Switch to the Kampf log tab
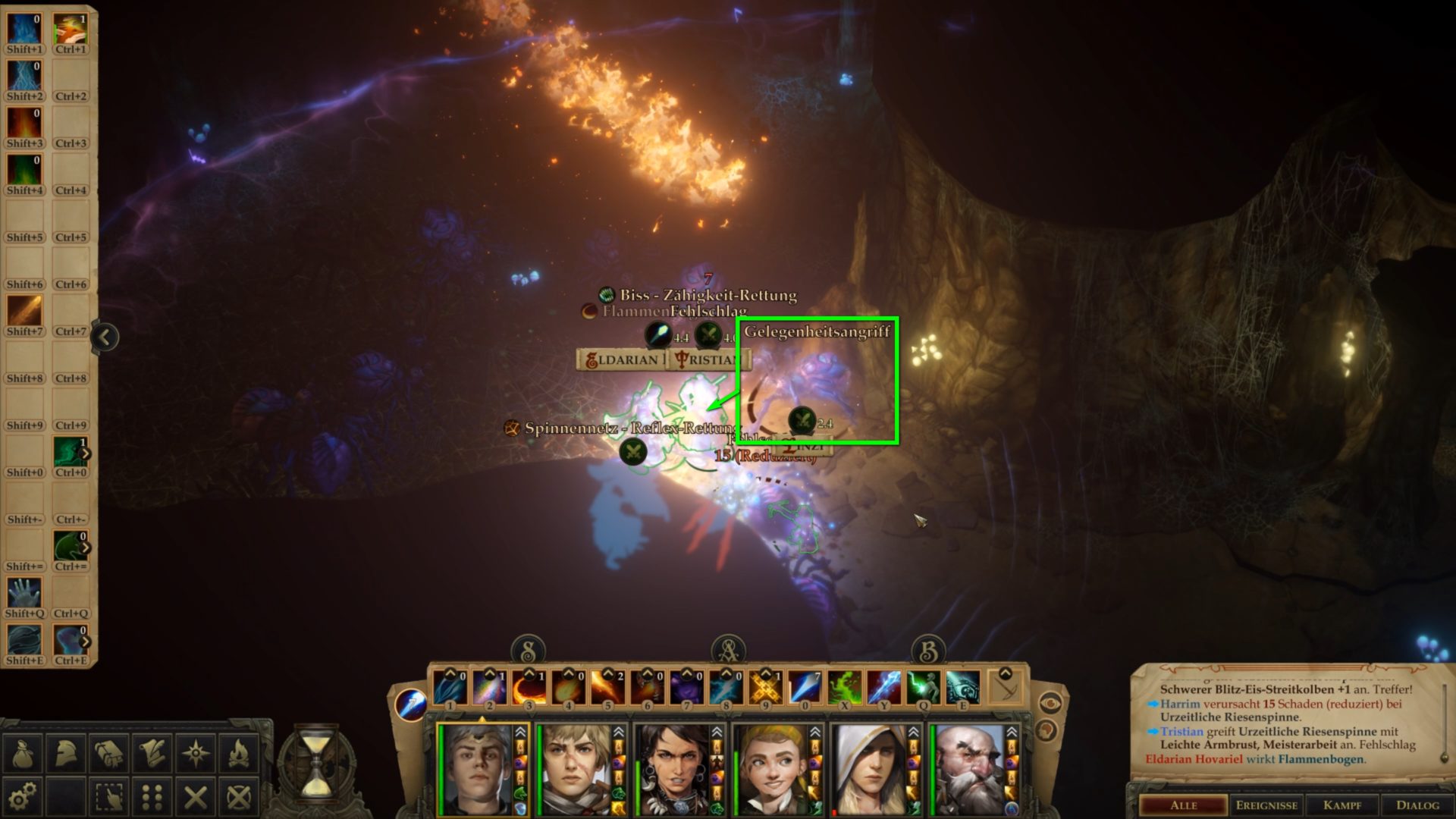Screen dimensions: 1456x819 pyautogui.click(x=1342, y=805)
